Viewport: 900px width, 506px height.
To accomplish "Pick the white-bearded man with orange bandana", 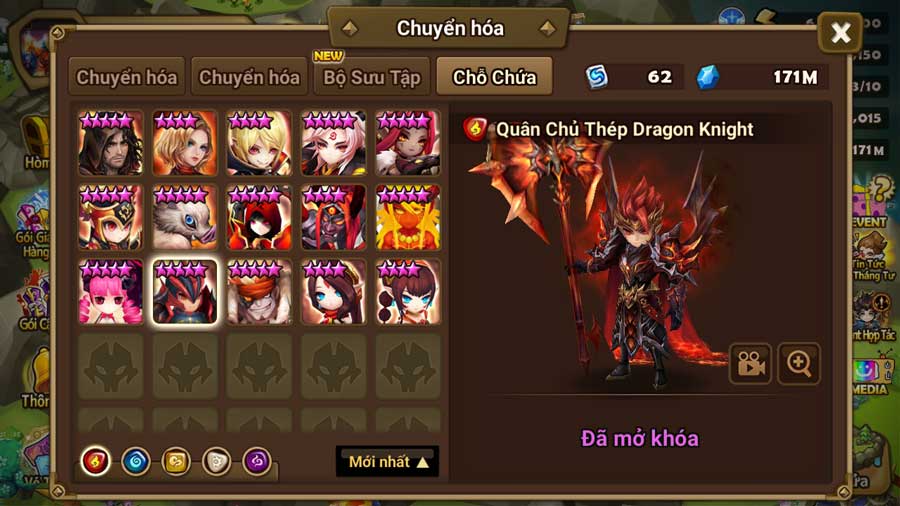I will (x=259, y=292).
